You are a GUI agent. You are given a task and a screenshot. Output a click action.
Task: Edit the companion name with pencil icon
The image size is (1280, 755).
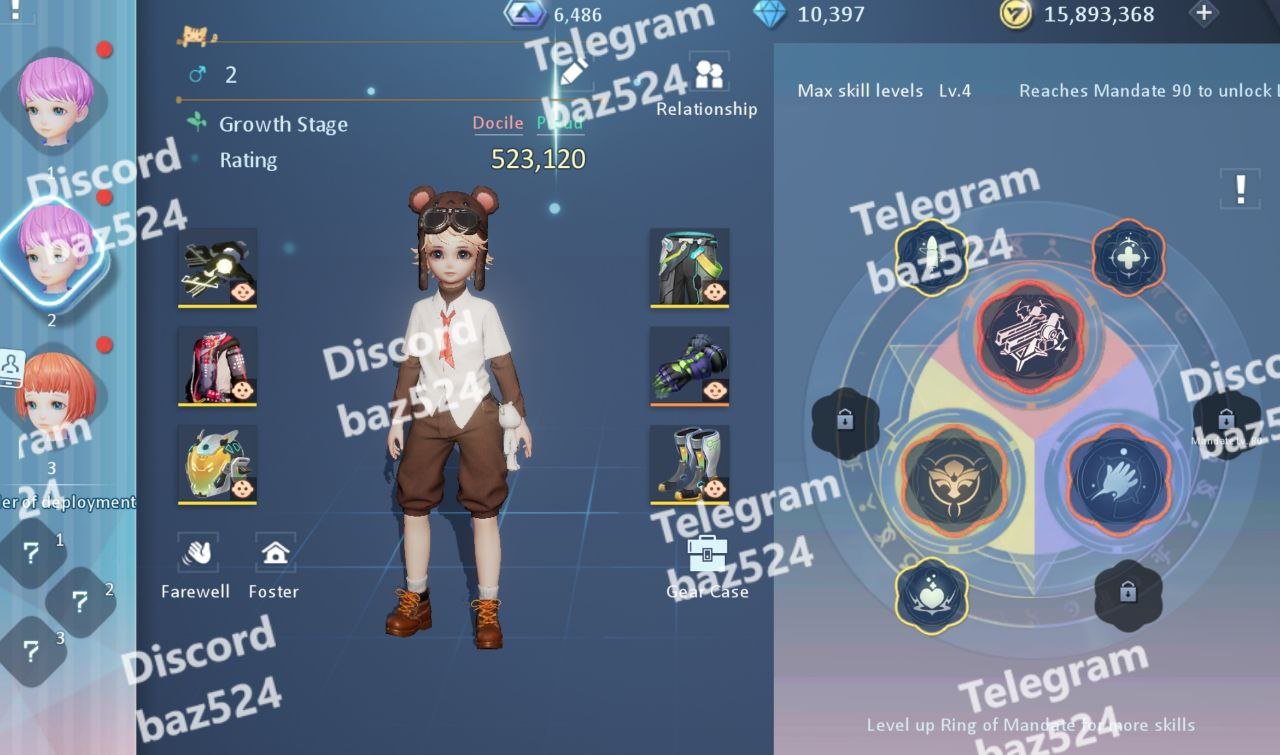click(573, 72)
